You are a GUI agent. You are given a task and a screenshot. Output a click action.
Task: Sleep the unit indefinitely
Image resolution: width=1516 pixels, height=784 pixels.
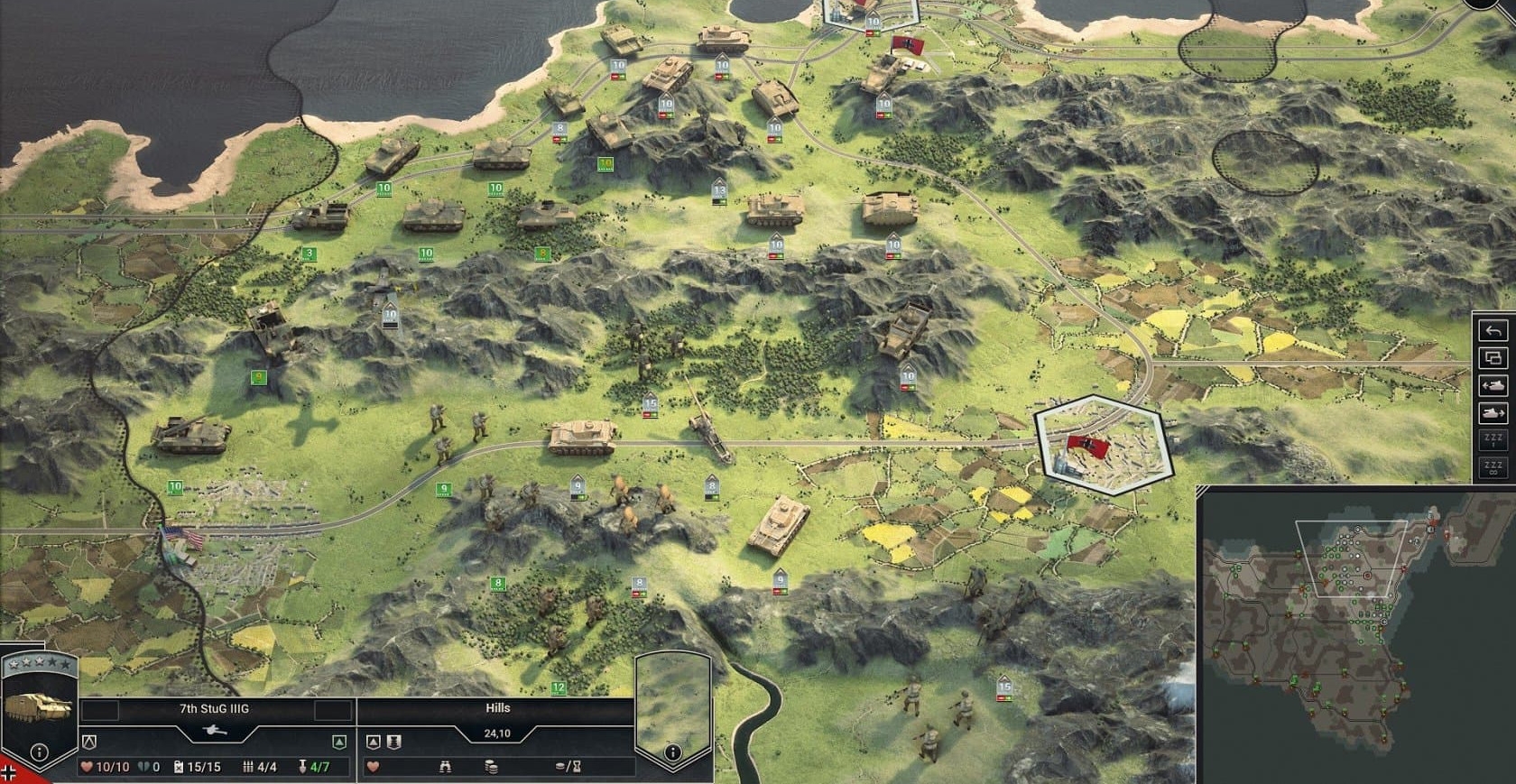tap(1493, 468)
